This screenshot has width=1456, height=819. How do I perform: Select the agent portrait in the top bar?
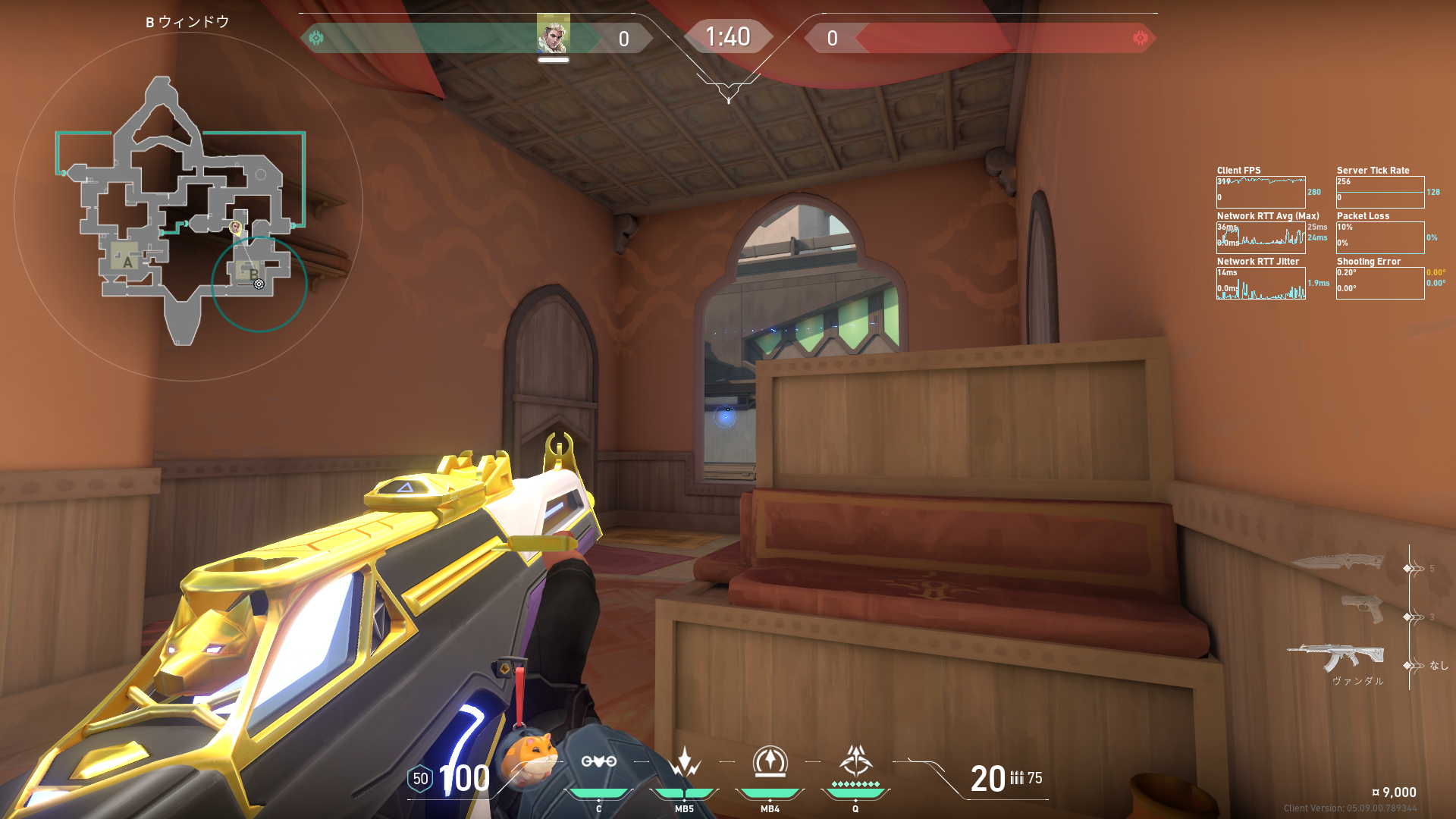(x=553, y=36)
